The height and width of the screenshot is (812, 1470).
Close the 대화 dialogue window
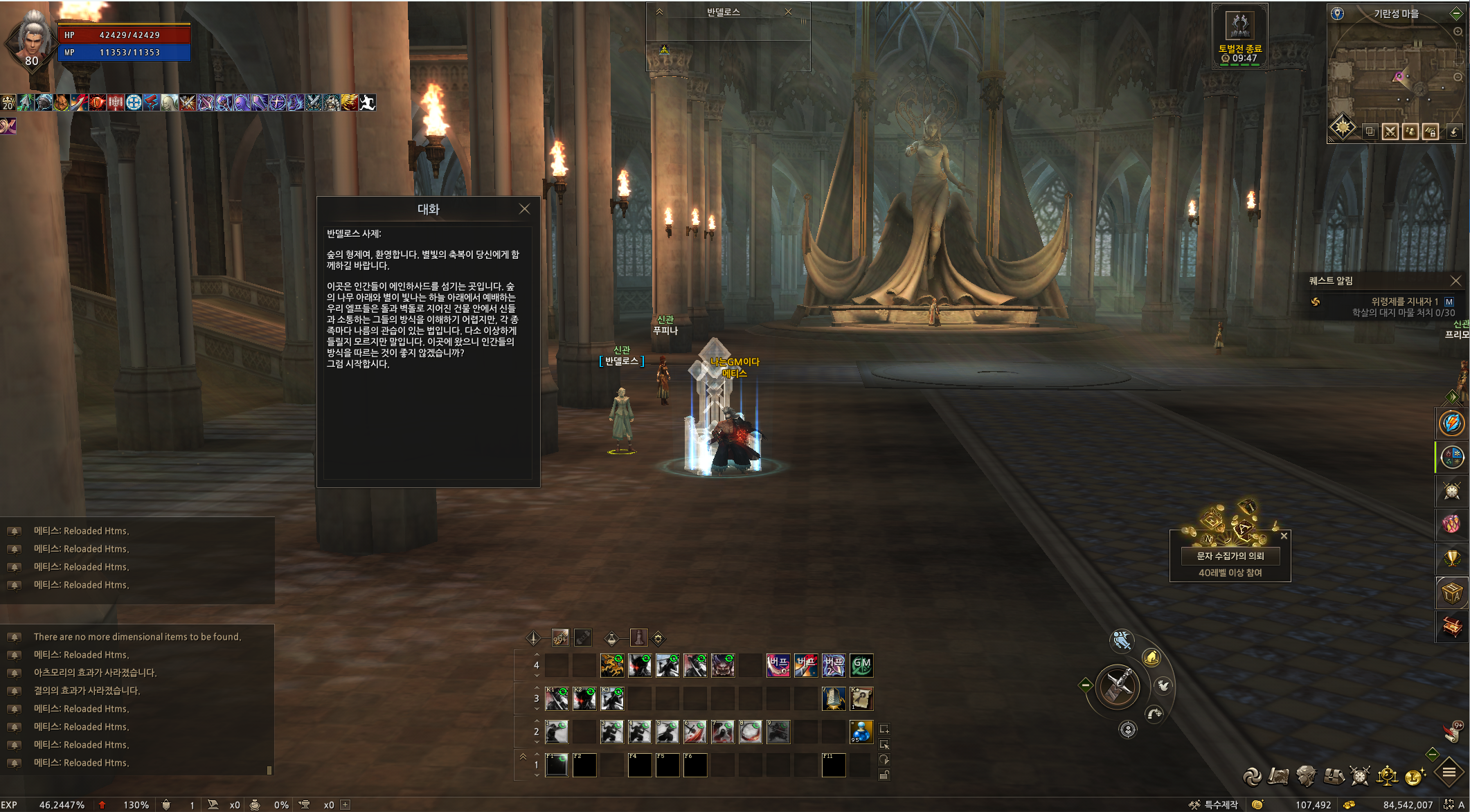pos(524,209)
